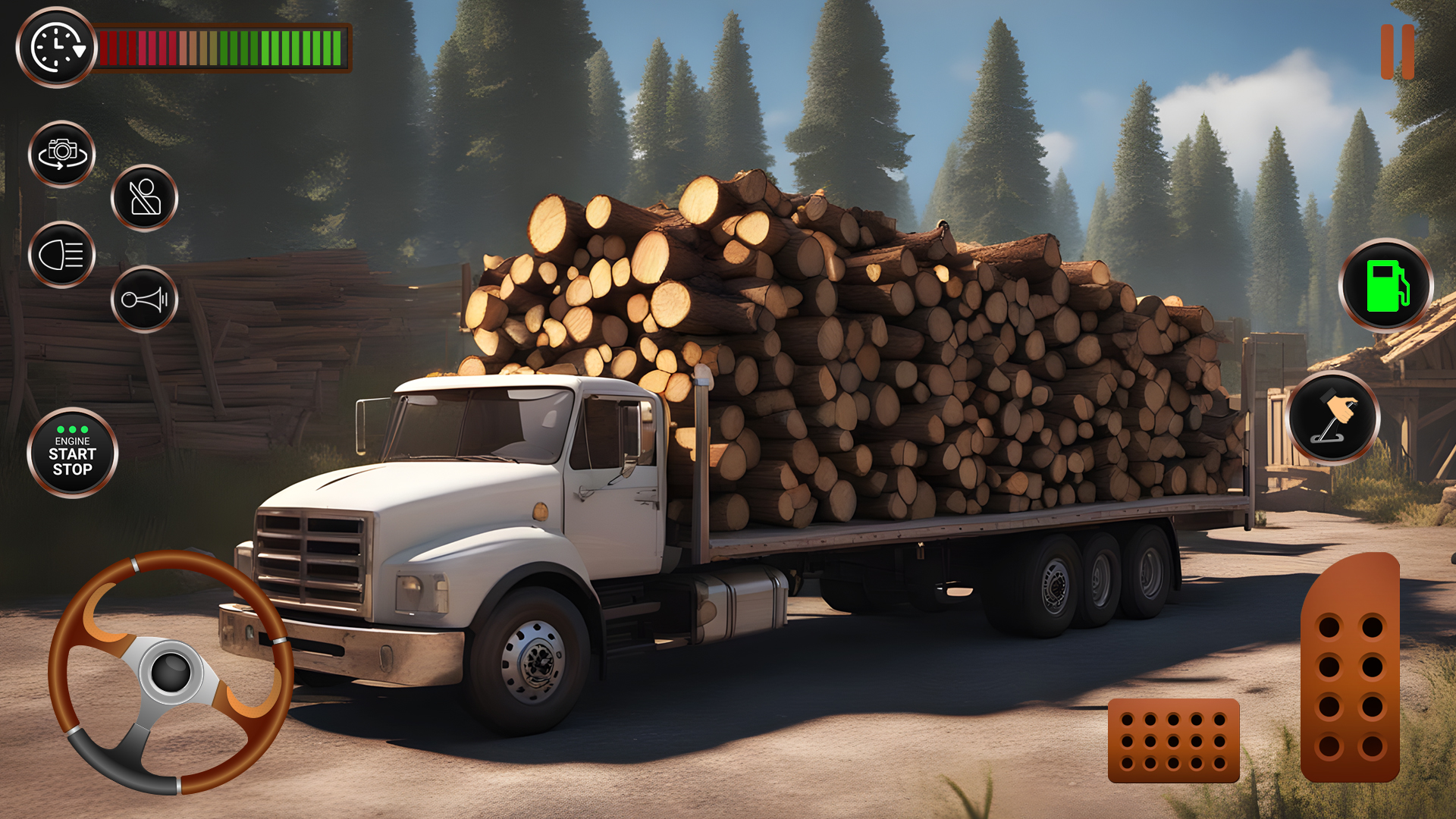
Task: Click the clock timer icon
Action: [x=56, y=48]
